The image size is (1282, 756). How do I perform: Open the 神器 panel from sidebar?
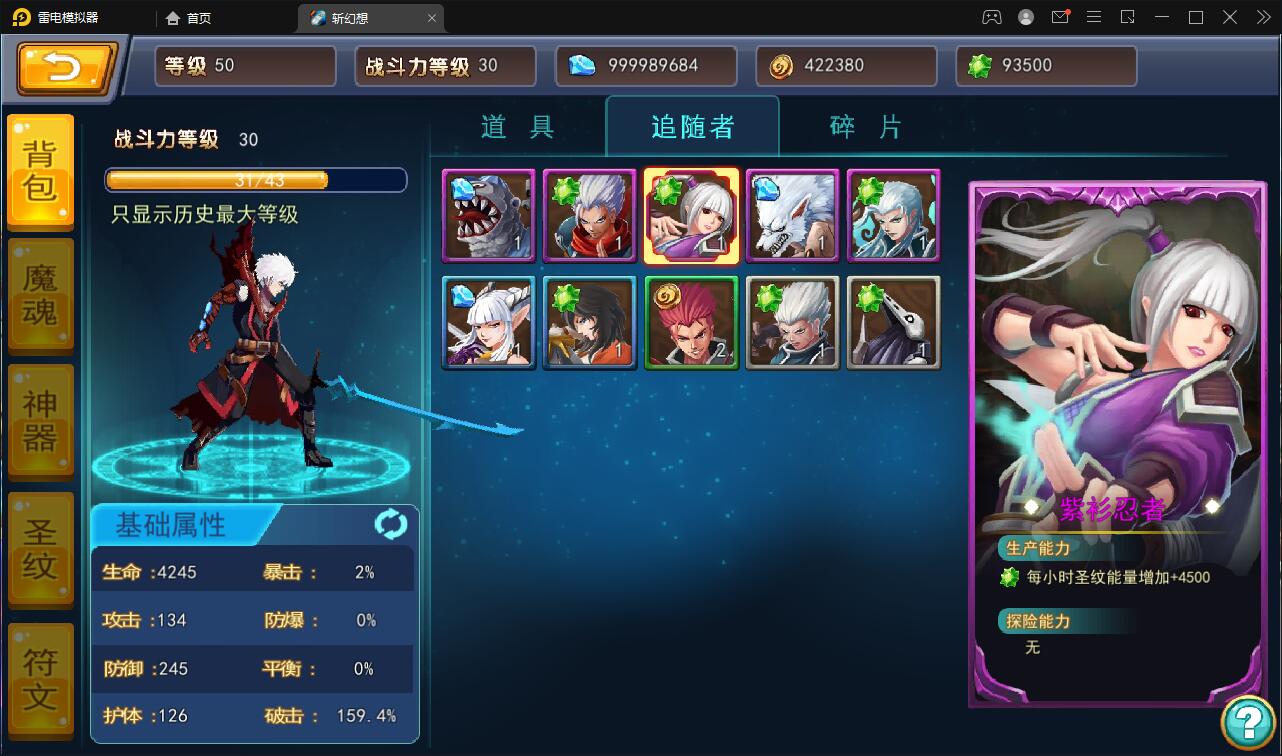[40, 420]
